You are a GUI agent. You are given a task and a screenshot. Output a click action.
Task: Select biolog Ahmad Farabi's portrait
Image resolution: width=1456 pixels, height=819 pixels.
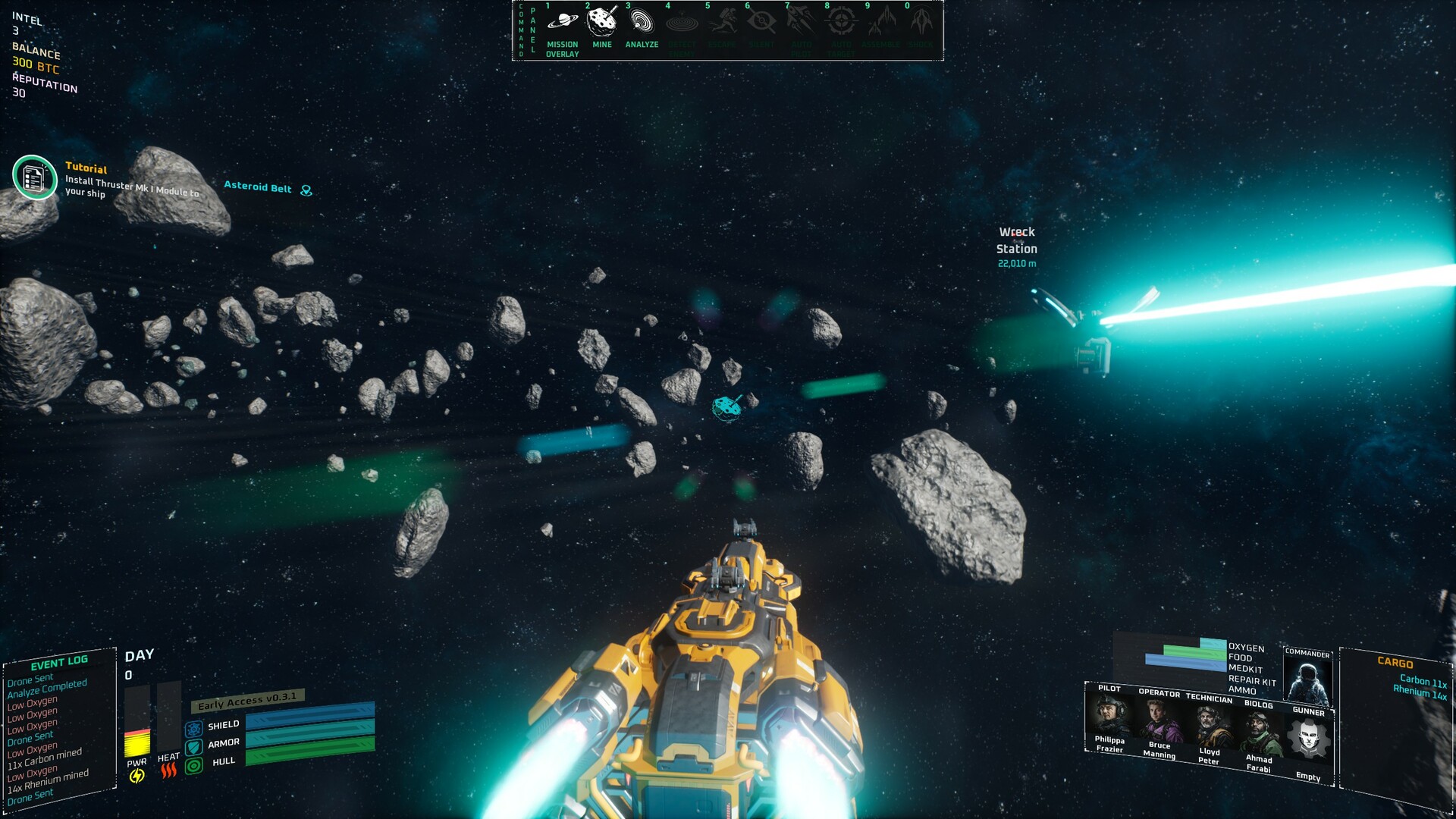pos(1259,733)
